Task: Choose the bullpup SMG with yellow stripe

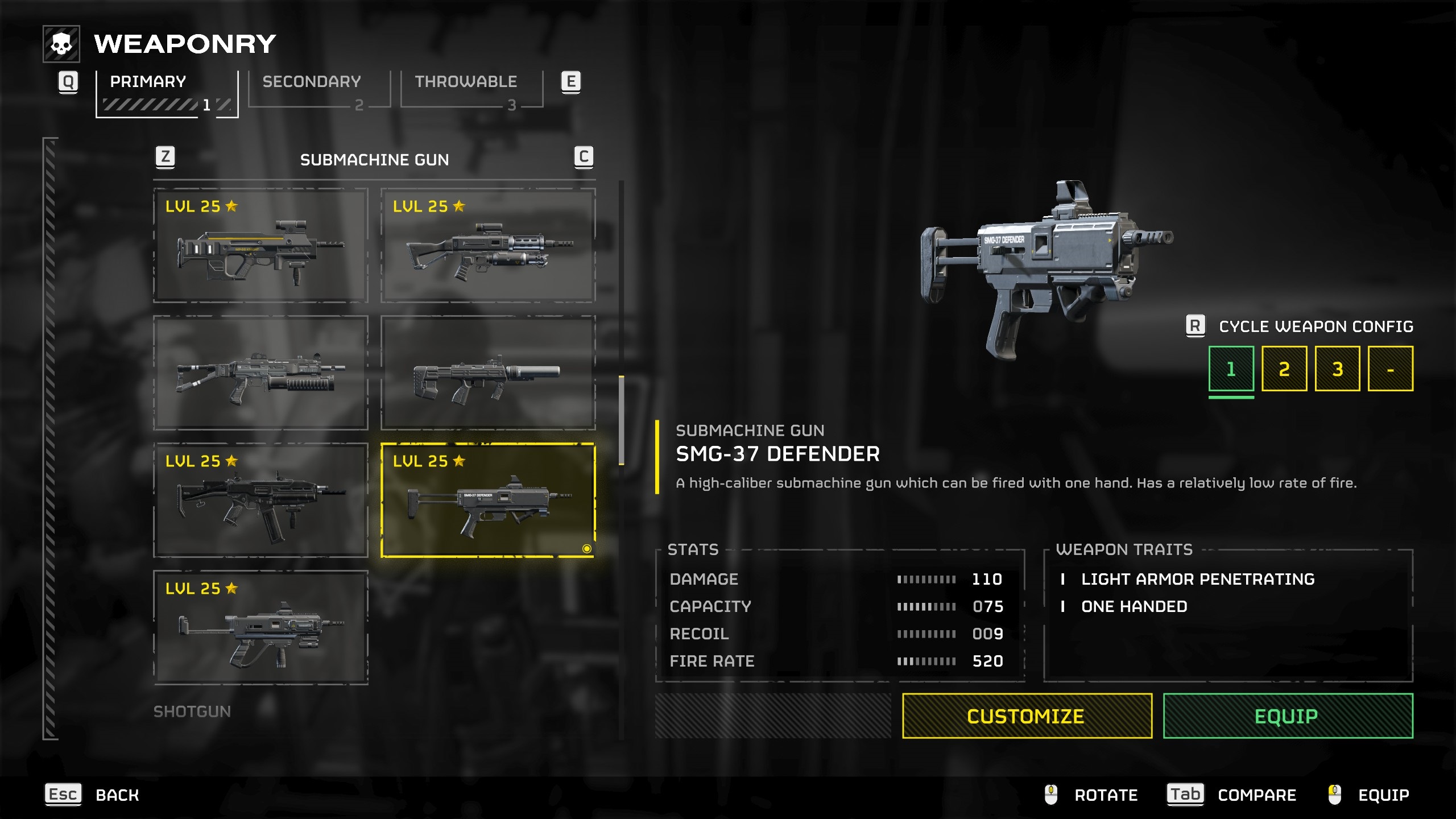Action: [x=260, y=246]
